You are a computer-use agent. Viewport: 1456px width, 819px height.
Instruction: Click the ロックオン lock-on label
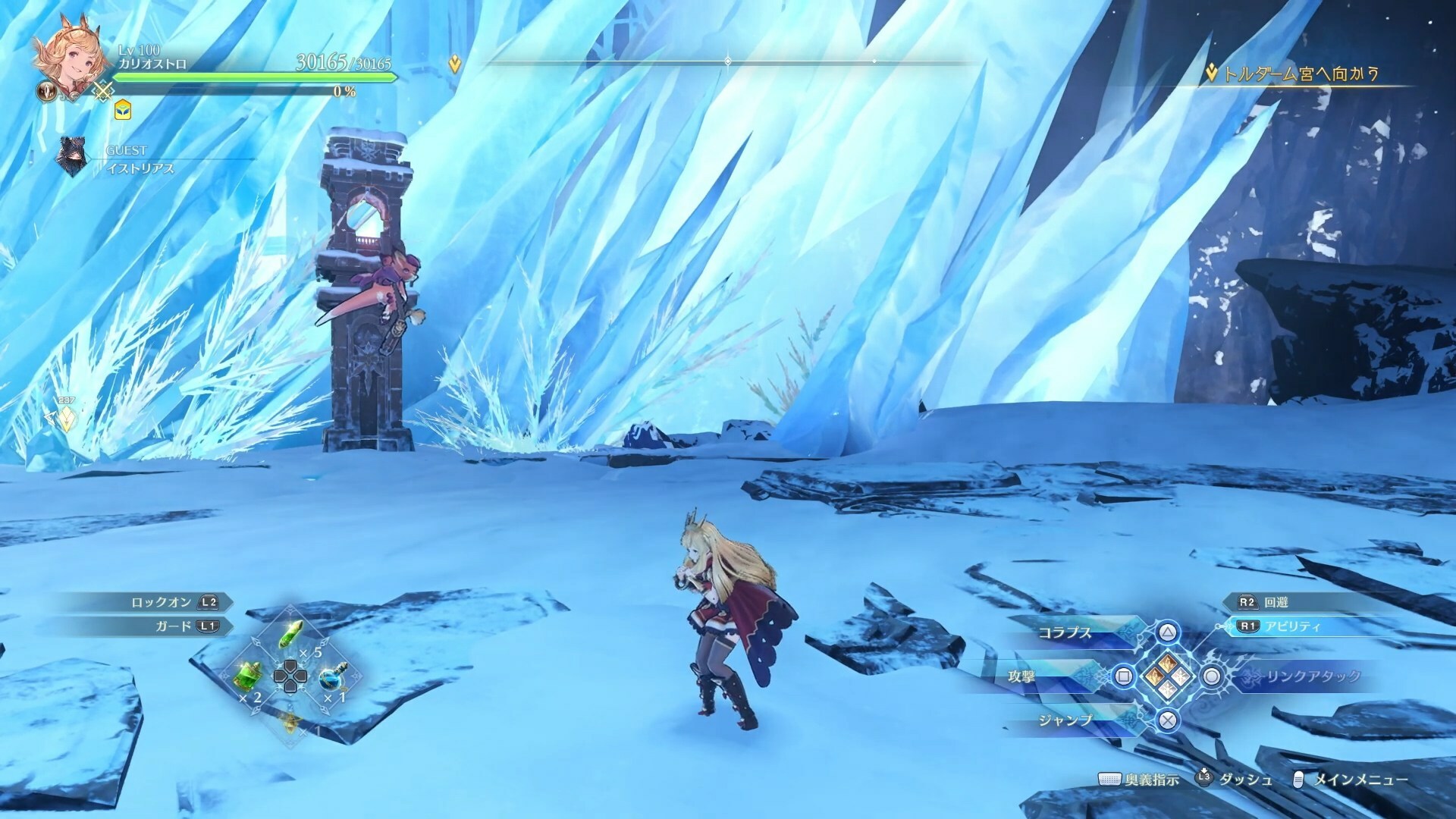(162, 602)
